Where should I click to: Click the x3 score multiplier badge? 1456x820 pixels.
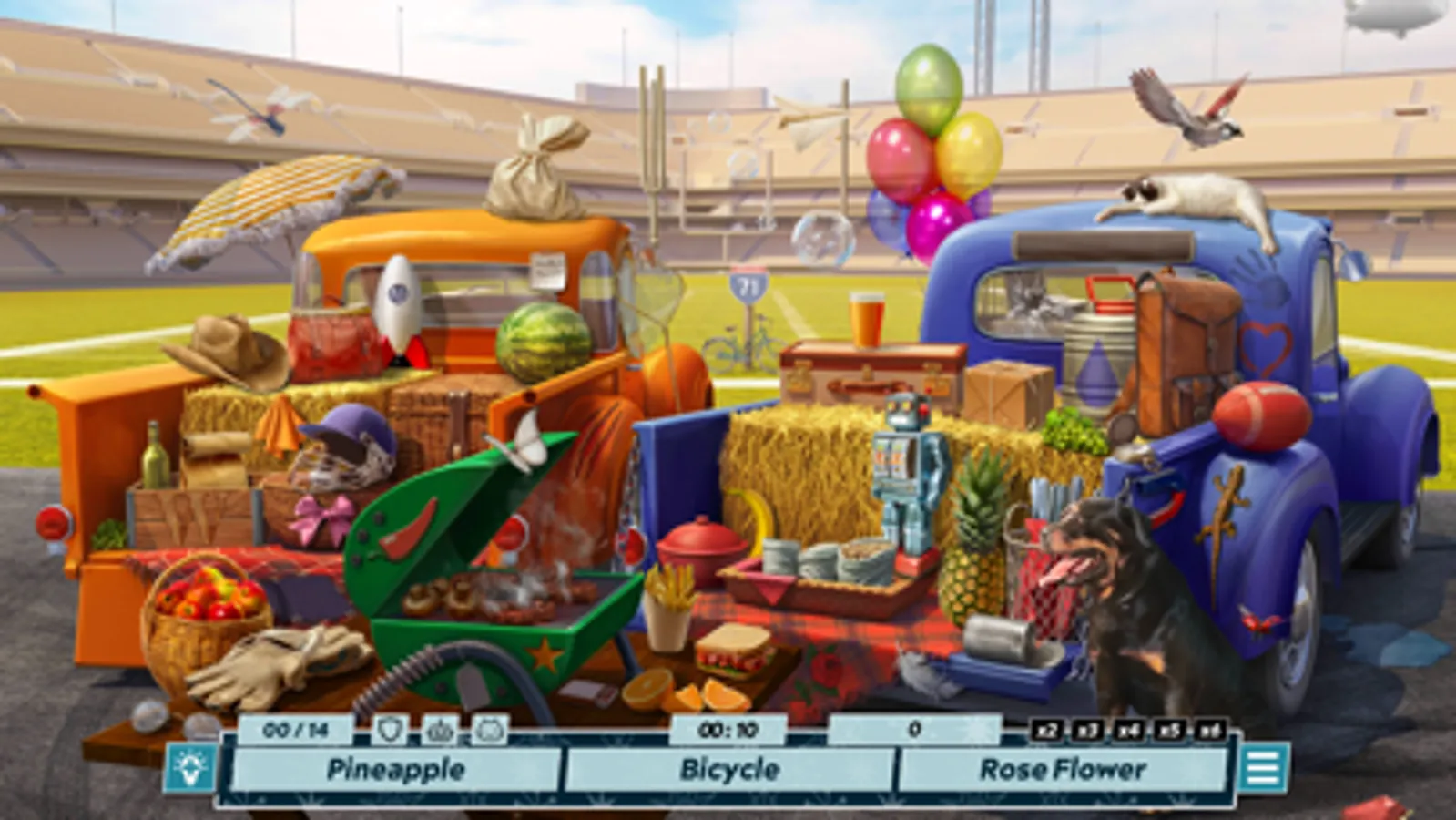pos(1089,728)
